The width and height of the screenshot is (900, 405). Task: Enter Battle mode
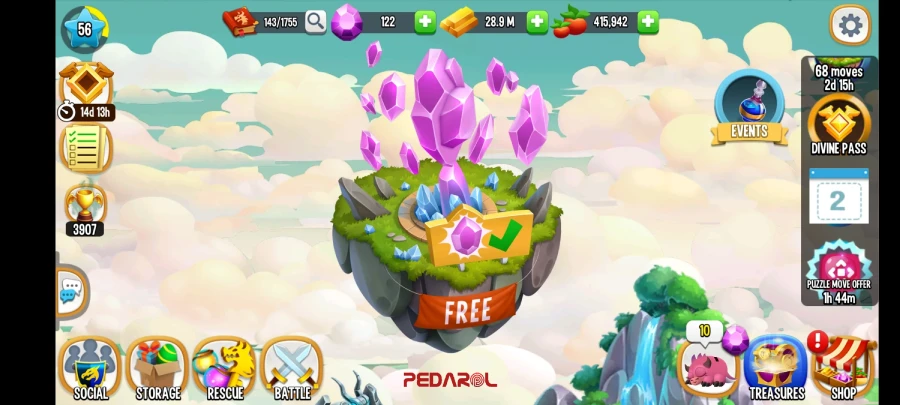coord(292,368)
